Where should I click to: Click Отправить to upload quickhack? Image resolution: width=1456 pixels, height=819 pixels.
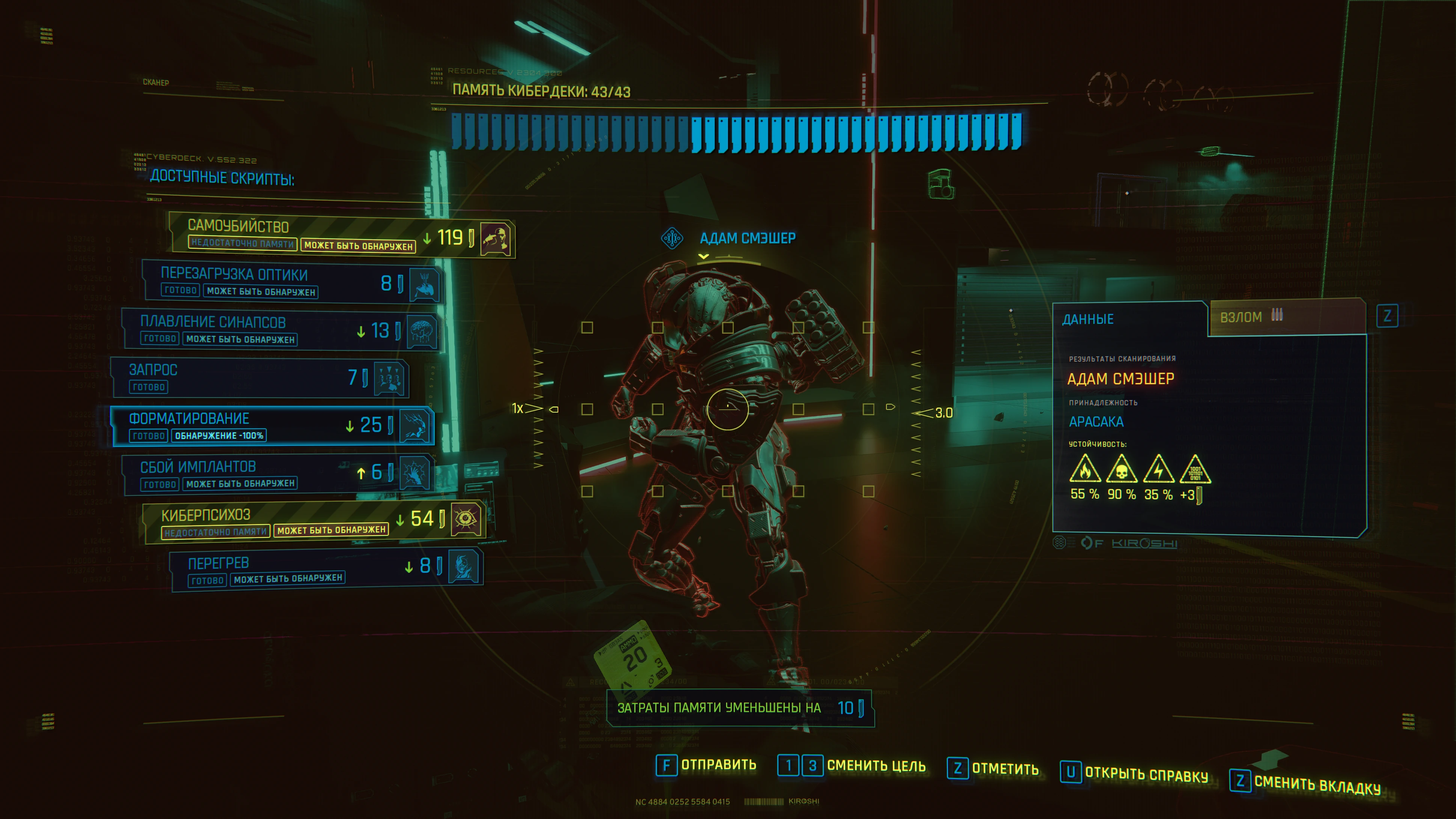(x=707, y=765)
